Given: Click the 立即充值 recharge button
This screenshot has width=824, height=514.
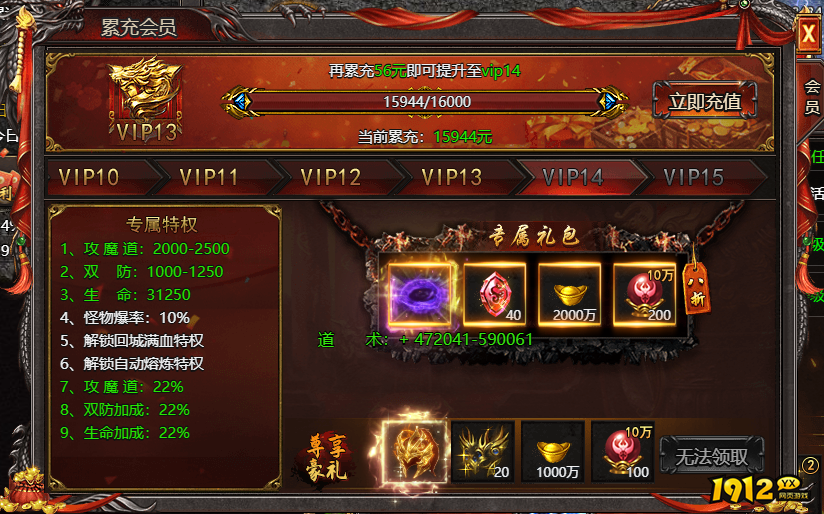Looking at the screenshot, I should pos(704,101).
